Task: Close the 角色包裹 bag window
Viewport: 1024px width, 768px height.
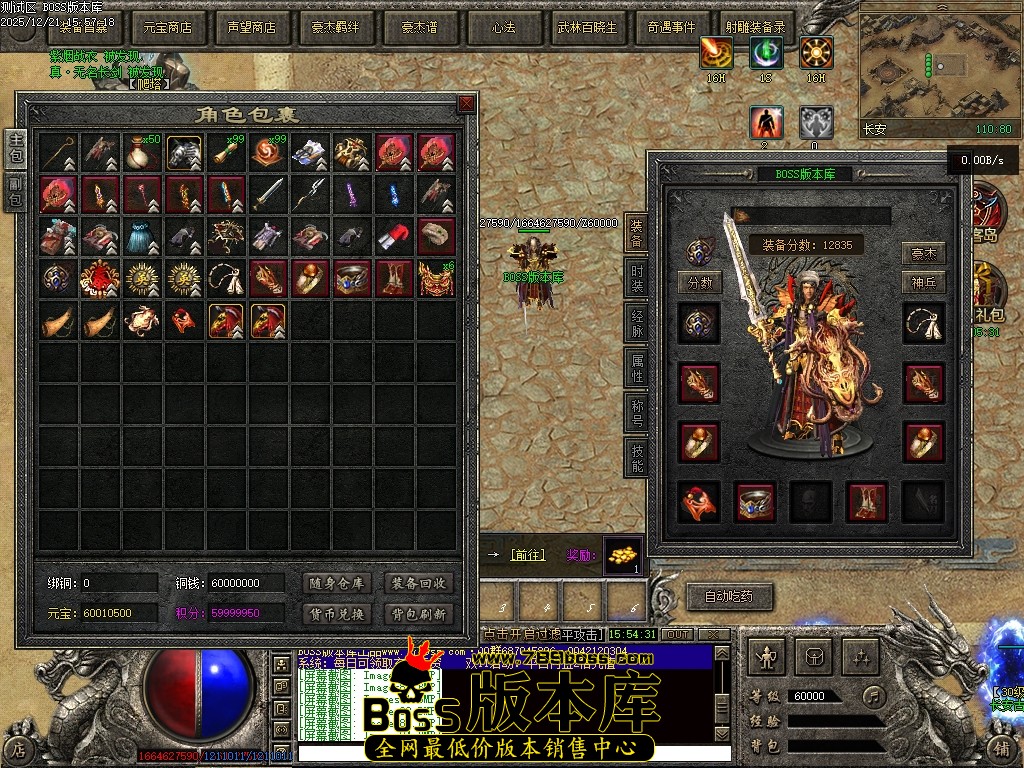Action: pos(466,104)
